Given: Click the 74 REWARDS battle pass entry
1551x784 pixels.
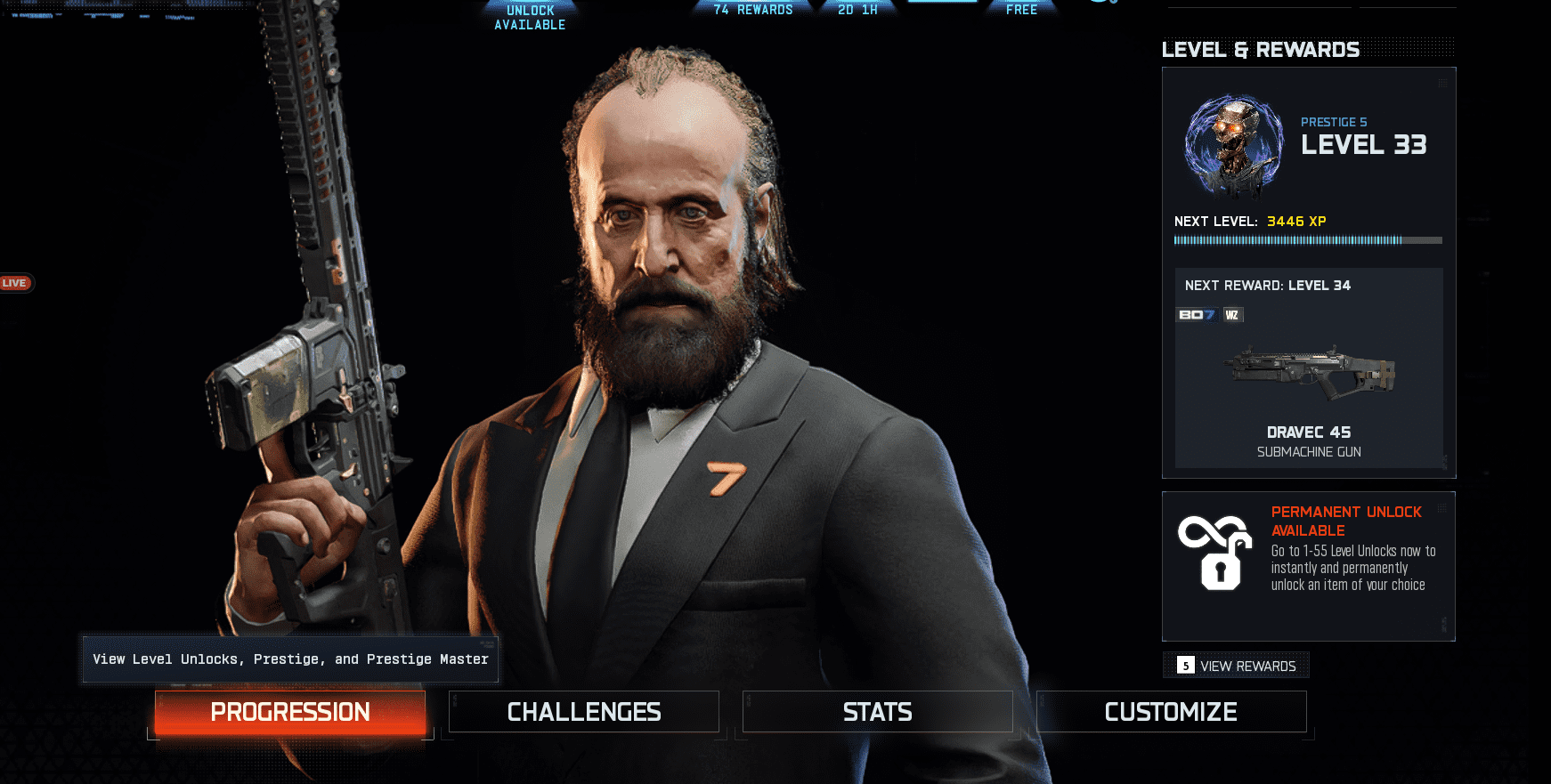Looking at the screenshot, I should tap(752, 9).
